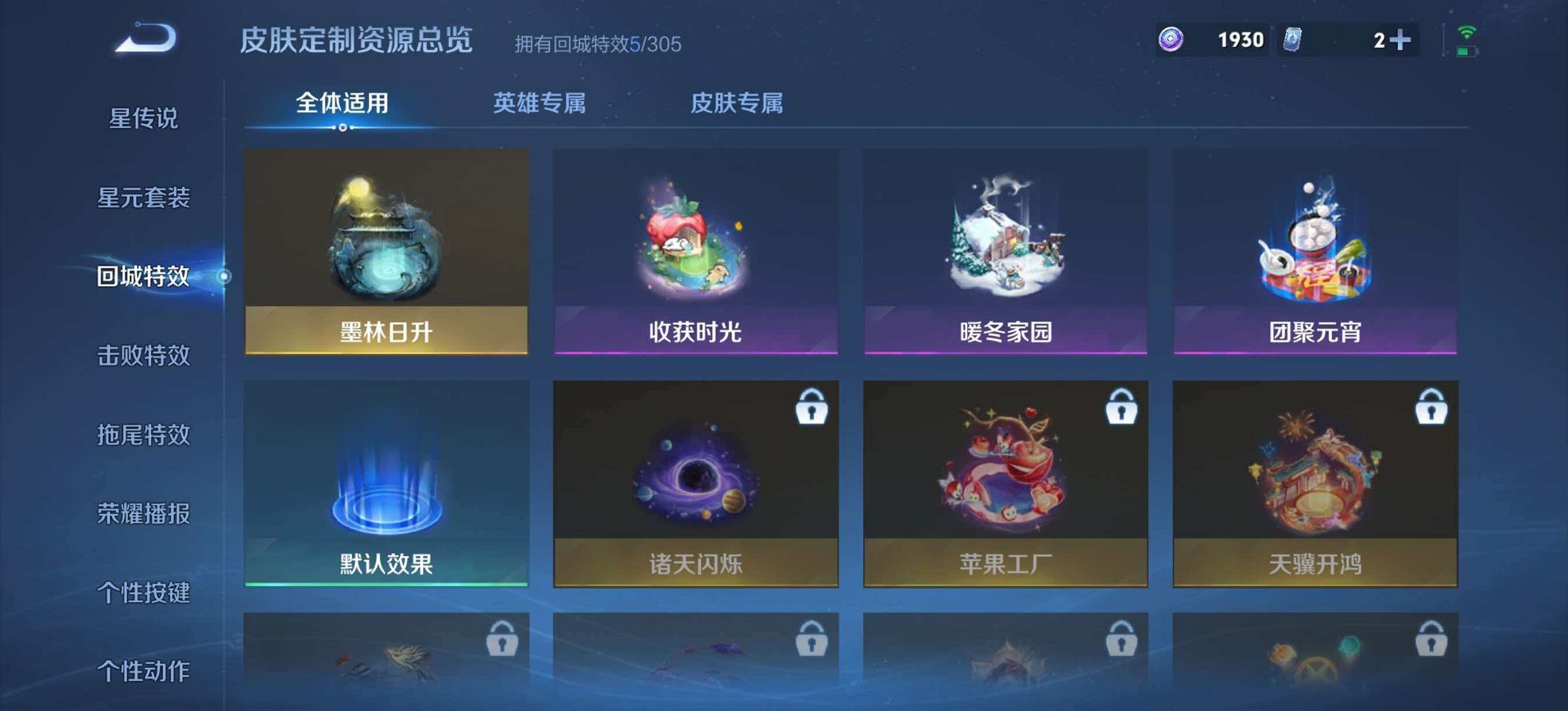Switch to the 英雄专属 tab
Screen dimensions: 1568x711
coord(541,103)
